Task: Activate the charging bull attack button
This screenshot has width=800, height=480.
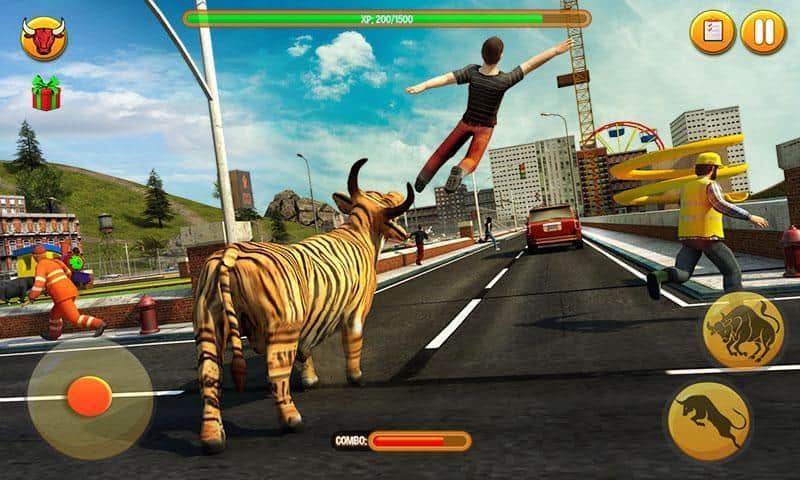Action: tap(743, 331)
